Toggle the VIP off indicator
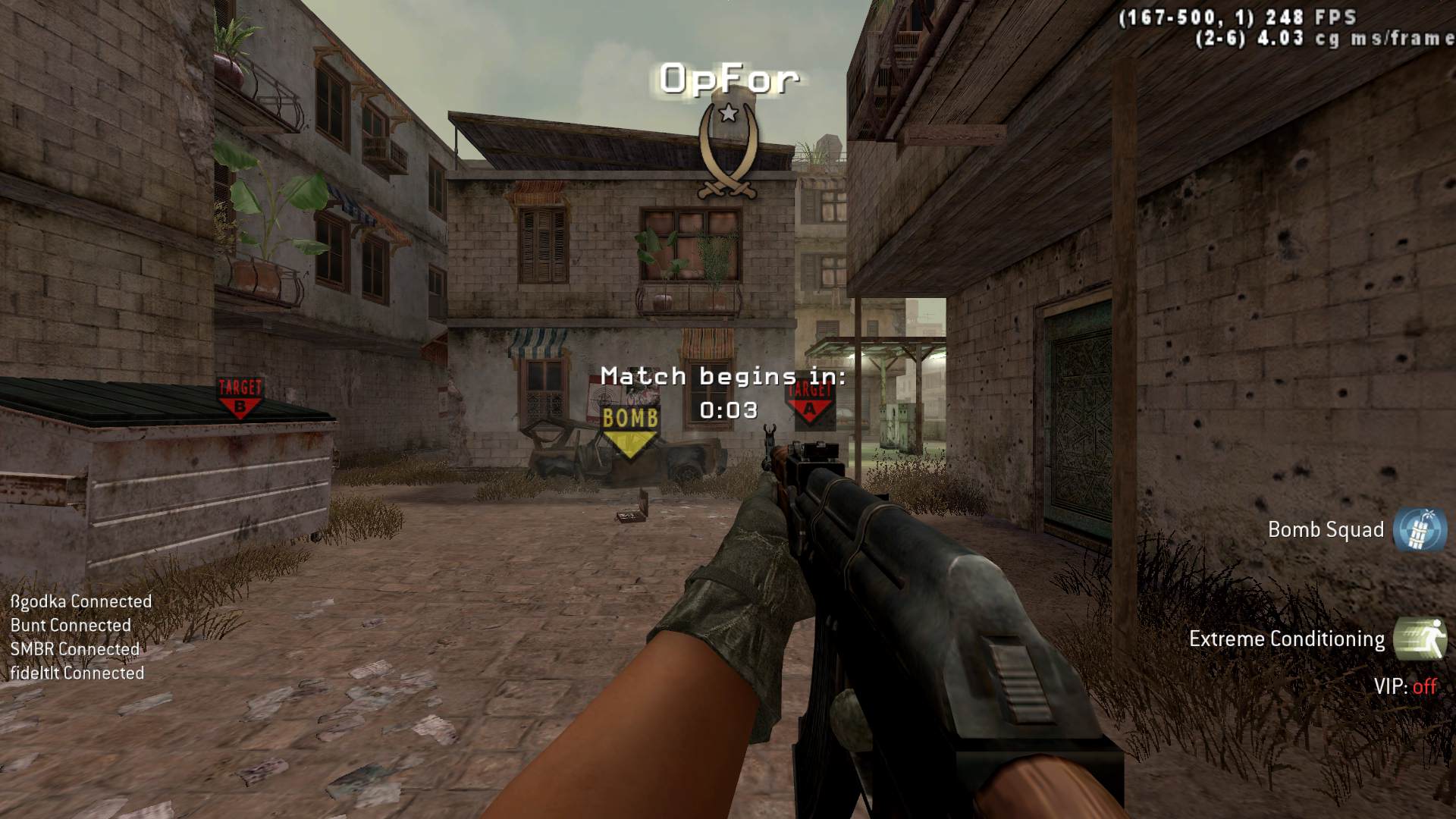The image size is (1456, 819). [x=1405, y=686]
